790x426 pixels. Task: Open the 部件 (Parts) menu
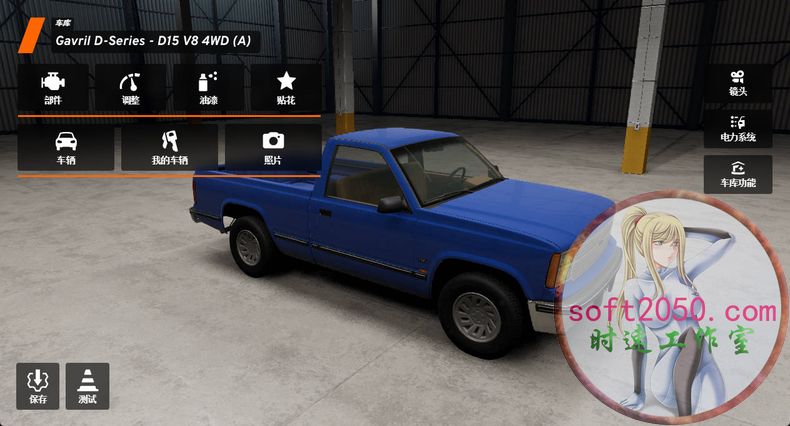tap(53, 88)
